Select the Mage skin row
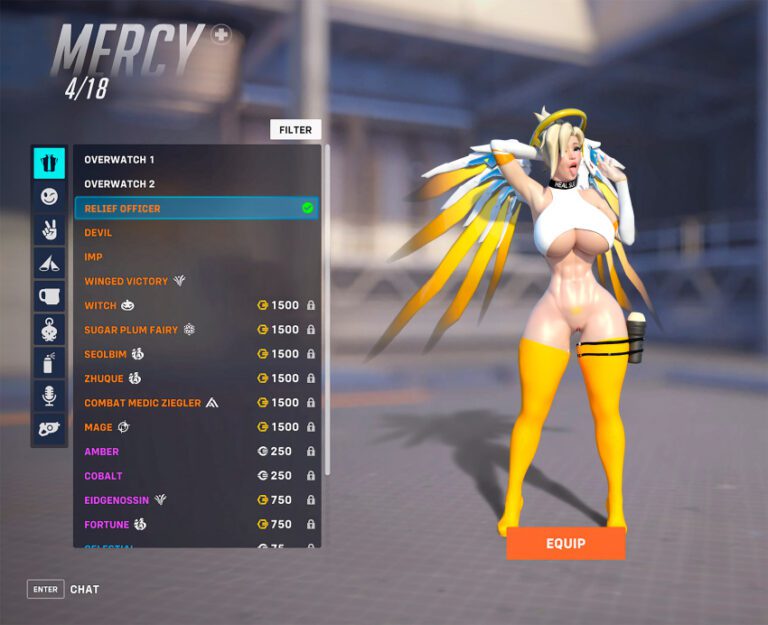The height and width of the screenshot is (625, 768). (197, 427)
